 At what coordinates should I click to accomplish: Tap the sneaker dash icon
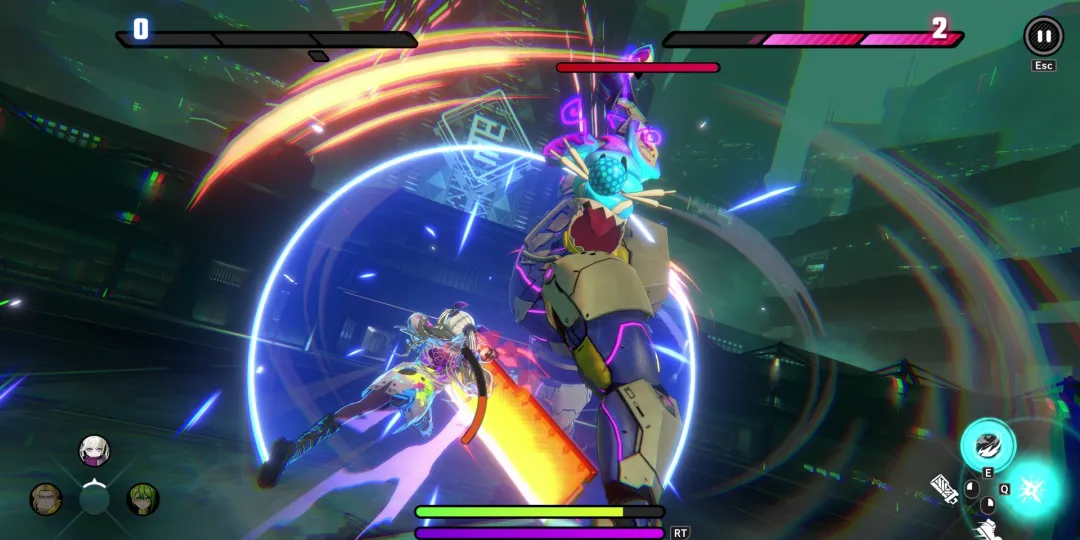(986, 530)
